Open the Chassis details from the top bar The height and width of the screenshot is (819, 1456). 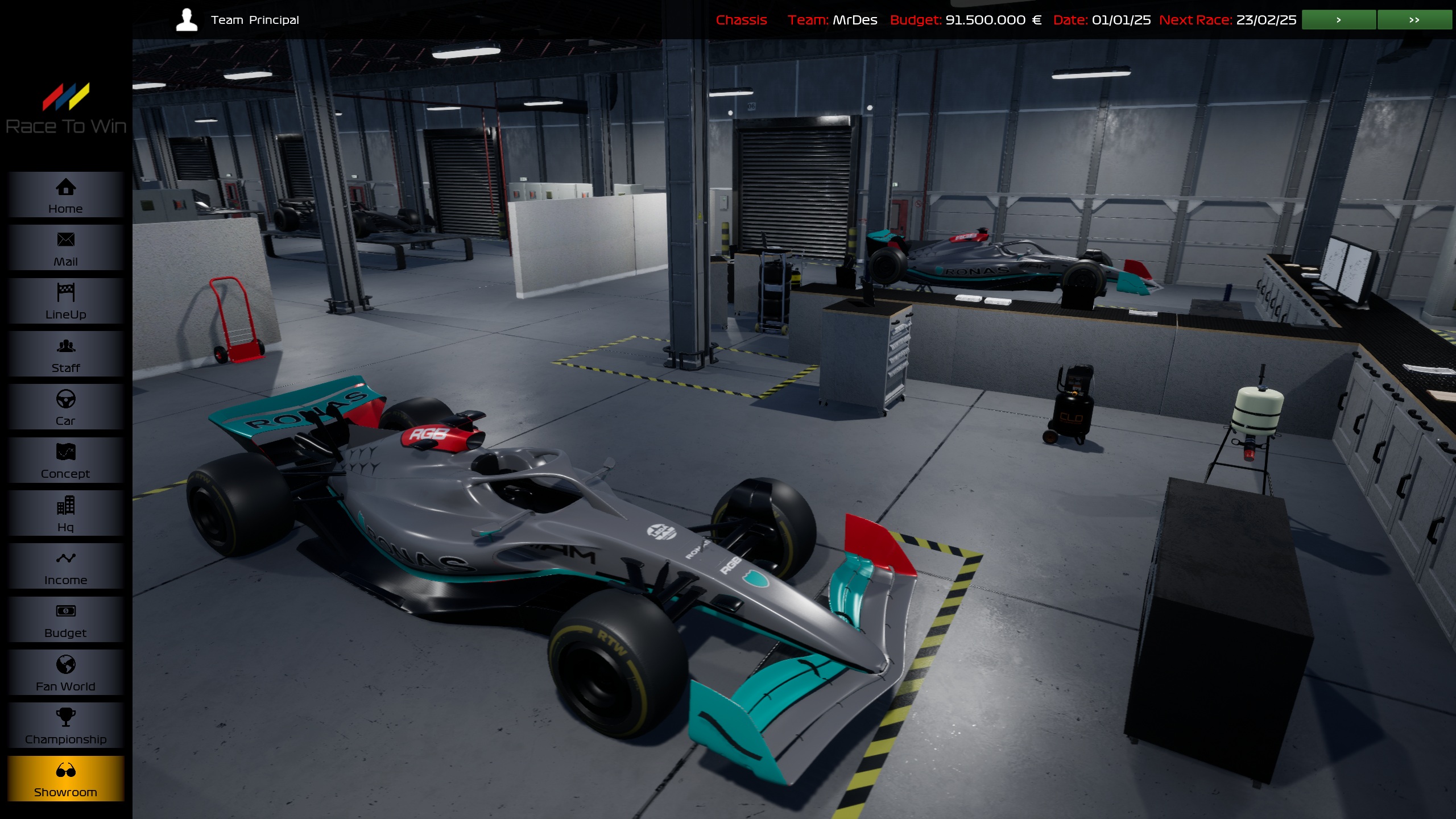742,19
